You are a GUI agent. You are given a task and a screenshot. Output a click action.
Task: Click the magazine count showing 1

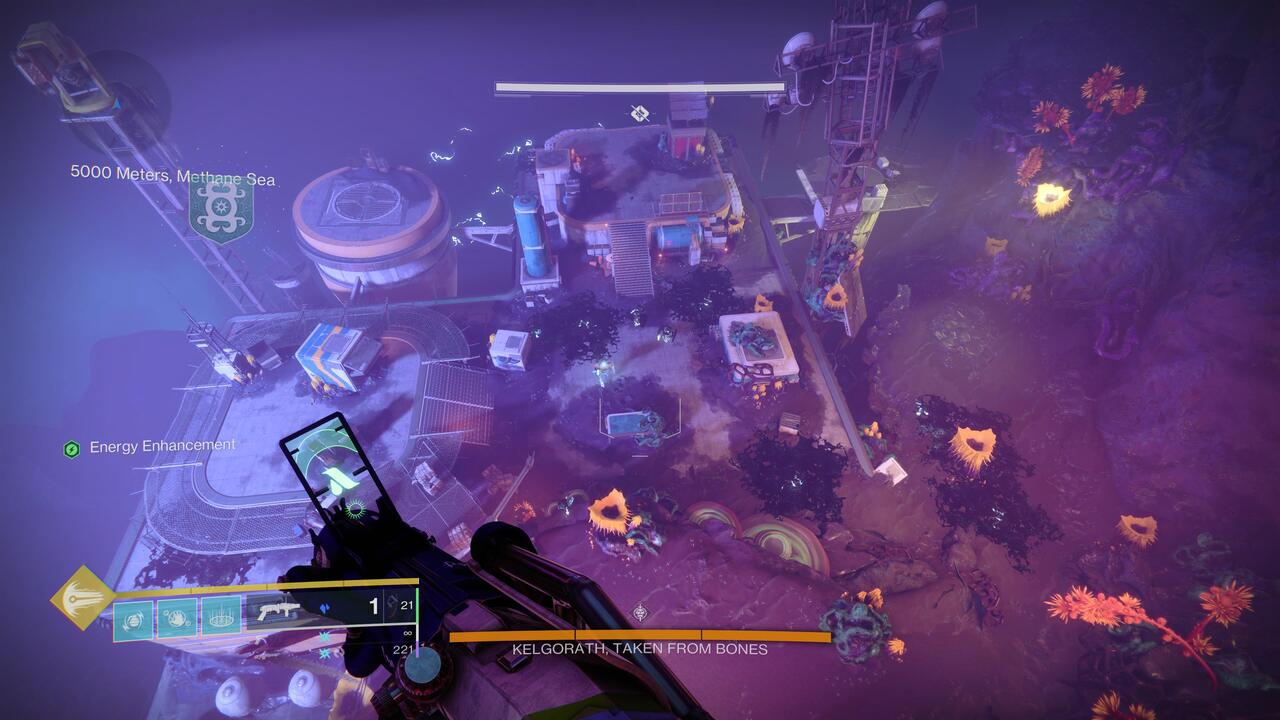(375, 606)
